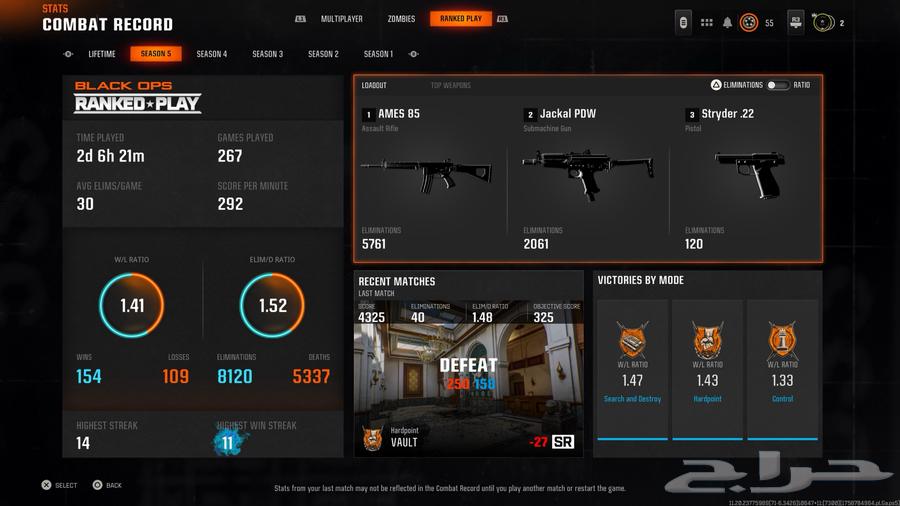Open the last match Vault Hardpoint details
The height and width of the screenshot is (506, 900).
[468, 385]
